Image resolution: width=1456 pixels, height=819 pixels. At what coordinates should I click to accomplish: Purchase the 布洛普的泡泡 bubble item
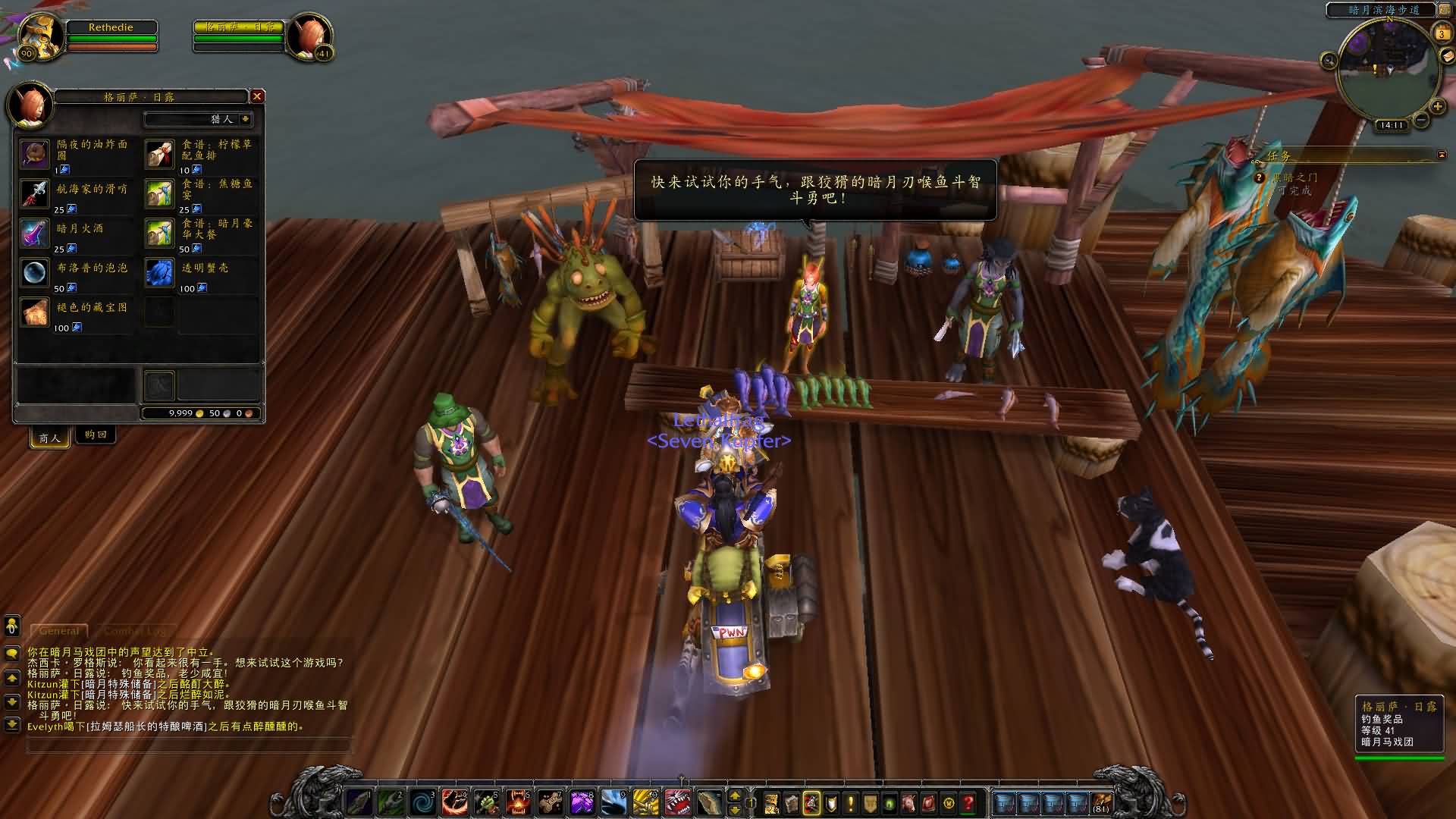click(35, 273)
